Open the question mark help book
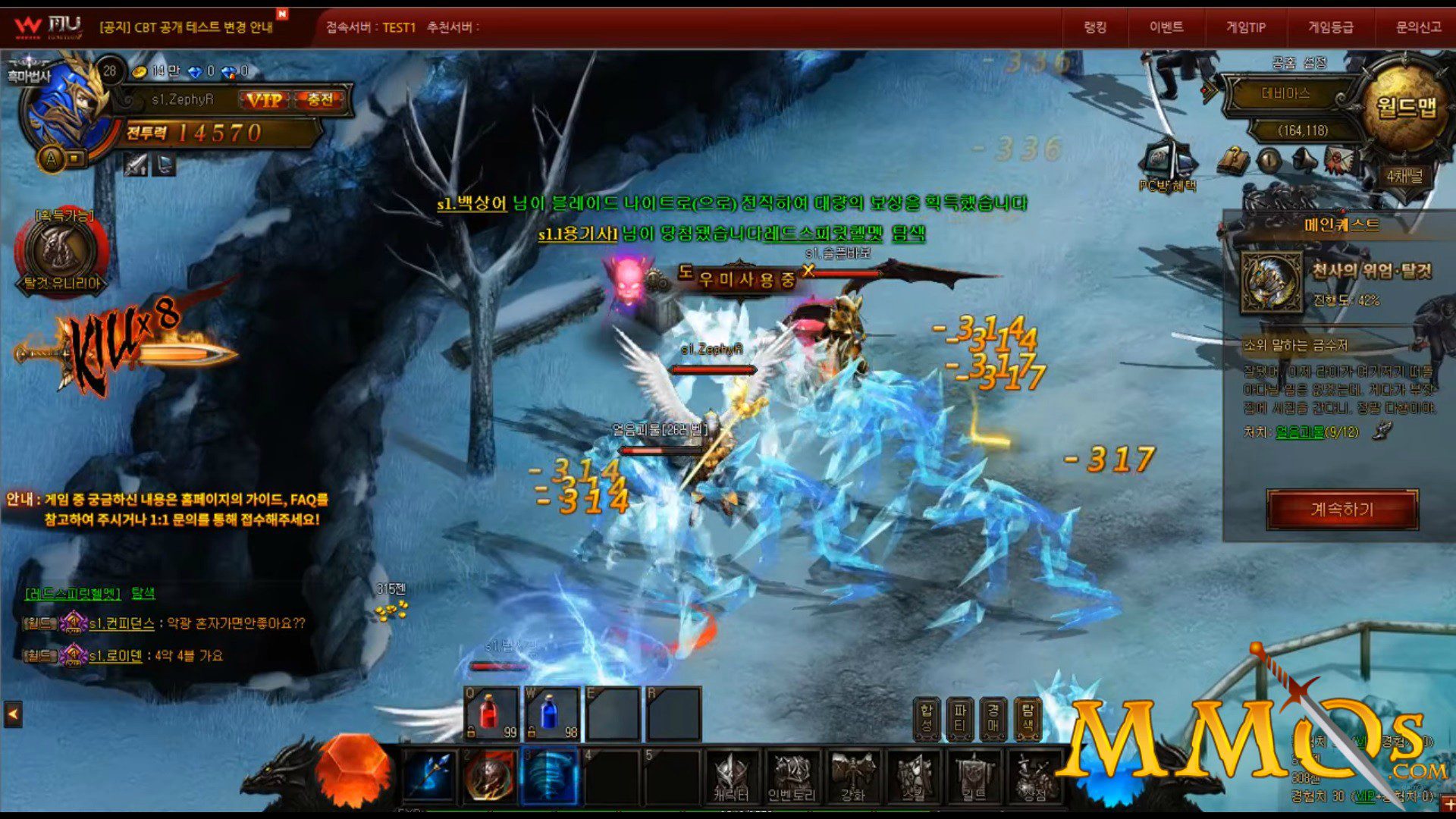1456x819 pixels. pos(1234,160)
